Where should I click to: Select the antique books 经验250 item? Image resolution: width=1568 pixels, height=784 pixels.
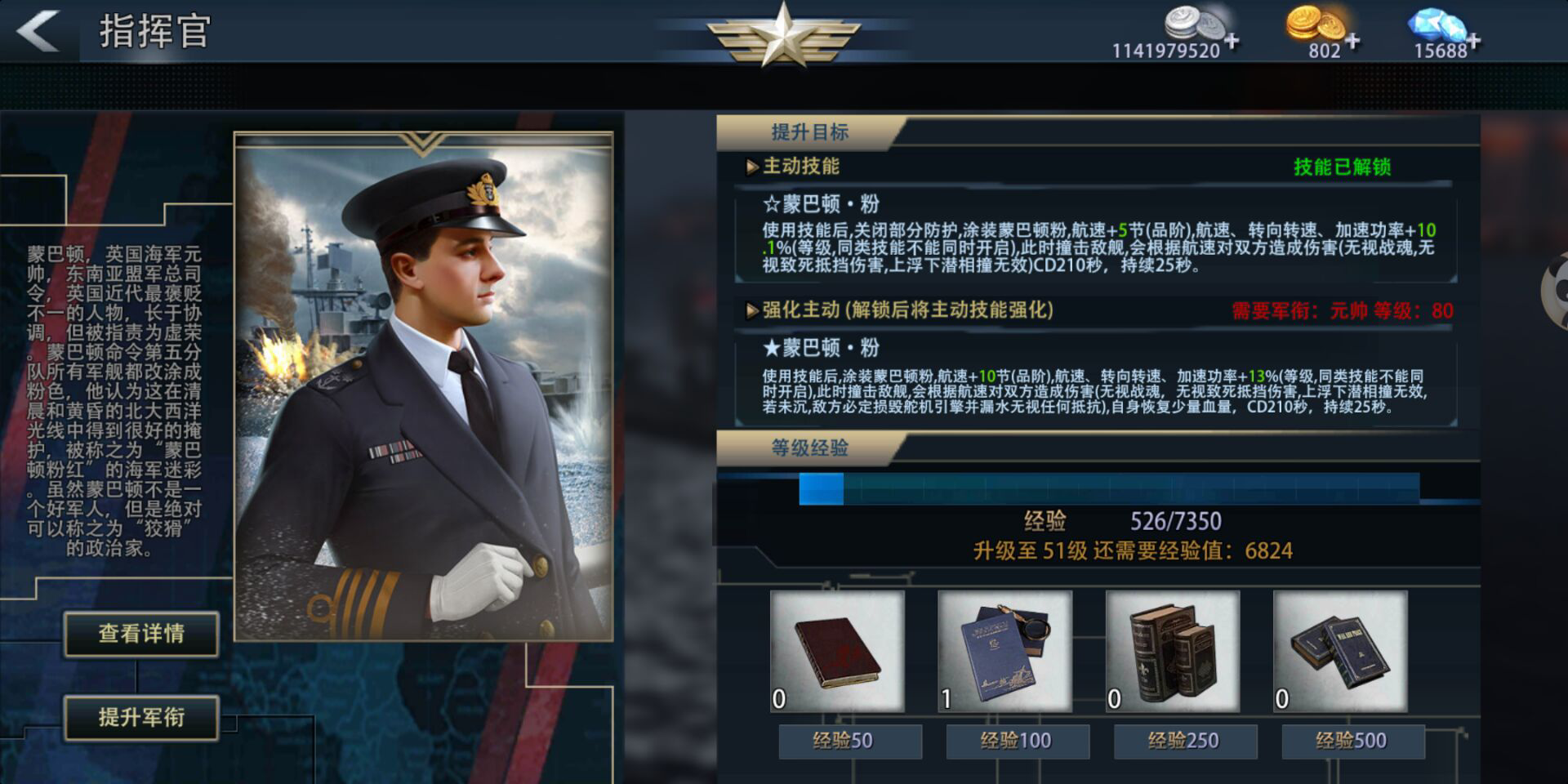pyautogui.click(x=1172, y=651)
